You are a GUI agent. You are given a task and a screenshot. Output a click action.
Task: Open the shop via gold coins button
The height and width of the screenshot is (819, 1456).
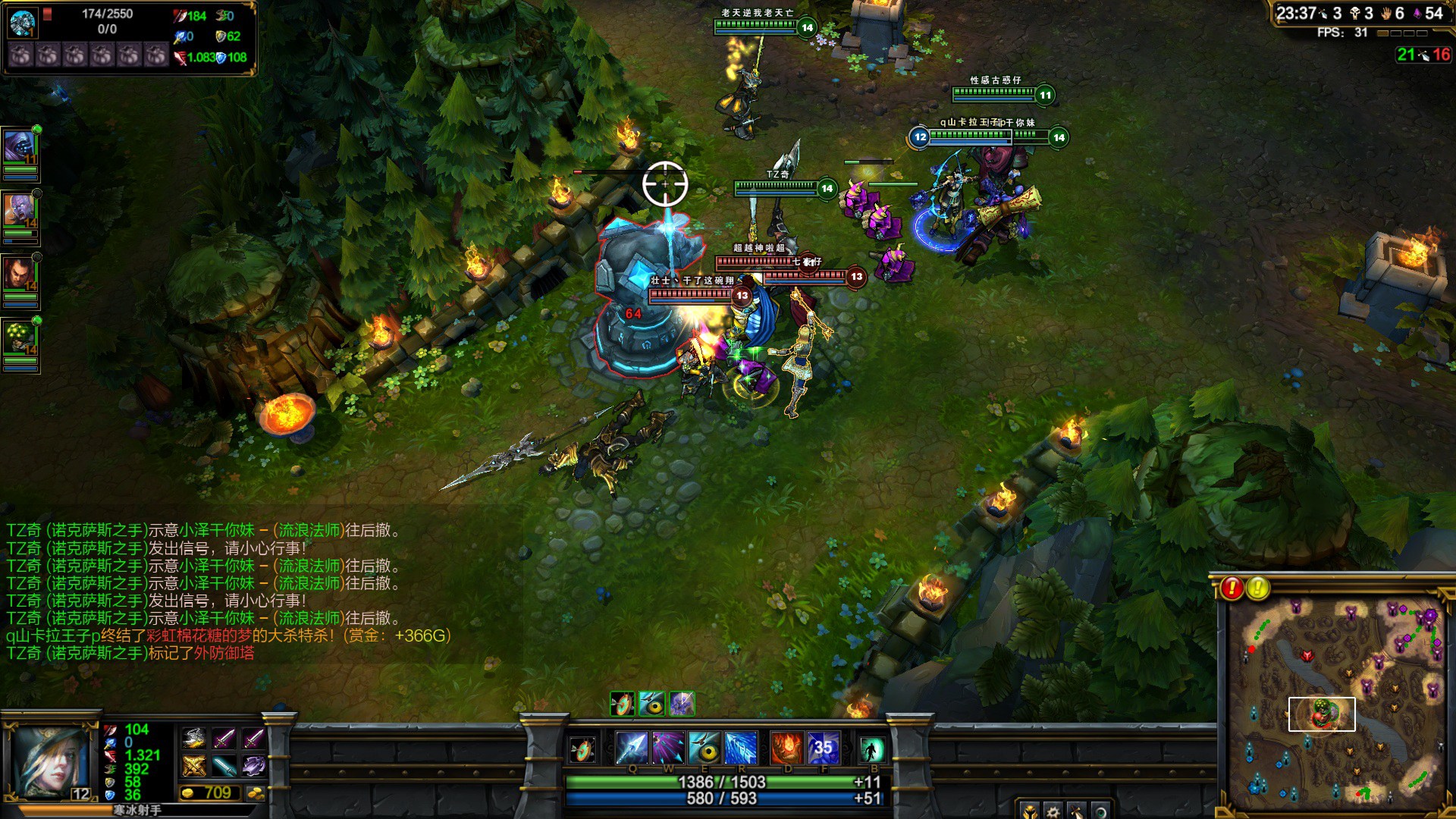click(256, 793)
